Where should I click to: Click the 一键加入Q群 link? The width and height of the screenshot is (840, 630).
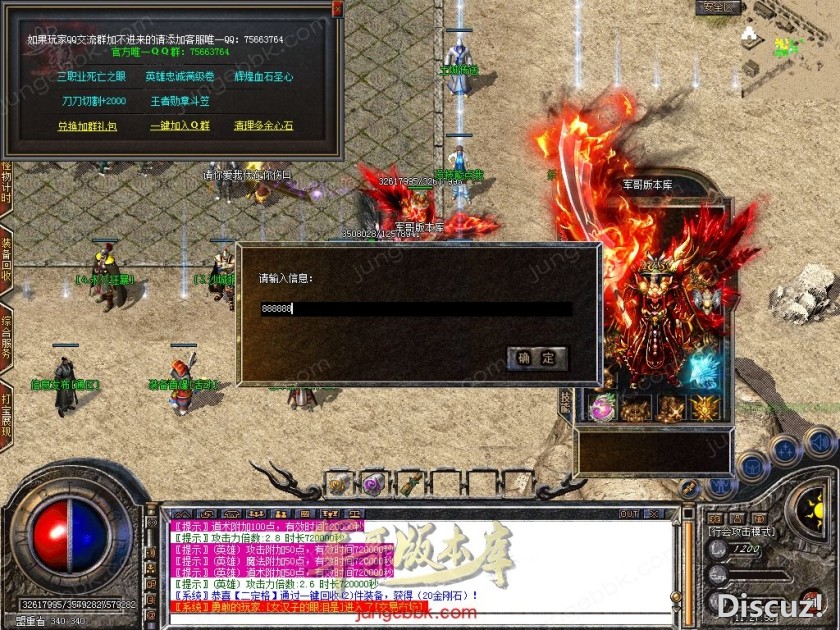180,126
